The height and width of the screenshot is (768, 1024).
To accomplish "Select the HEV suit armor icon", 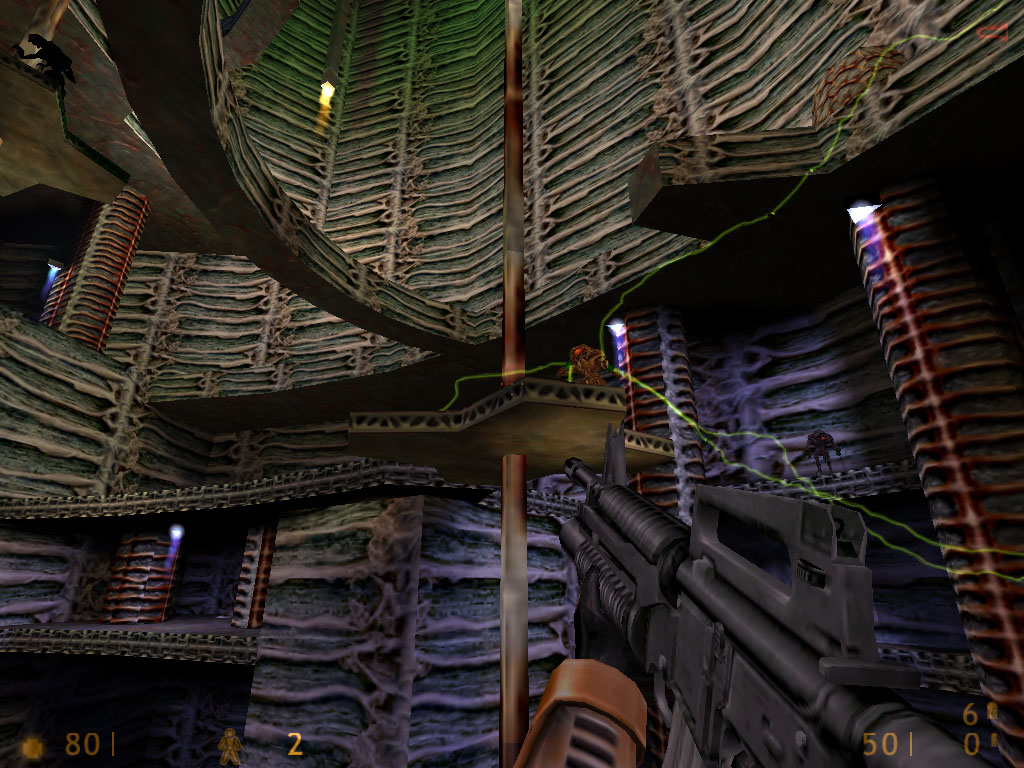I will pyautogui.click(x=230, y=745).
